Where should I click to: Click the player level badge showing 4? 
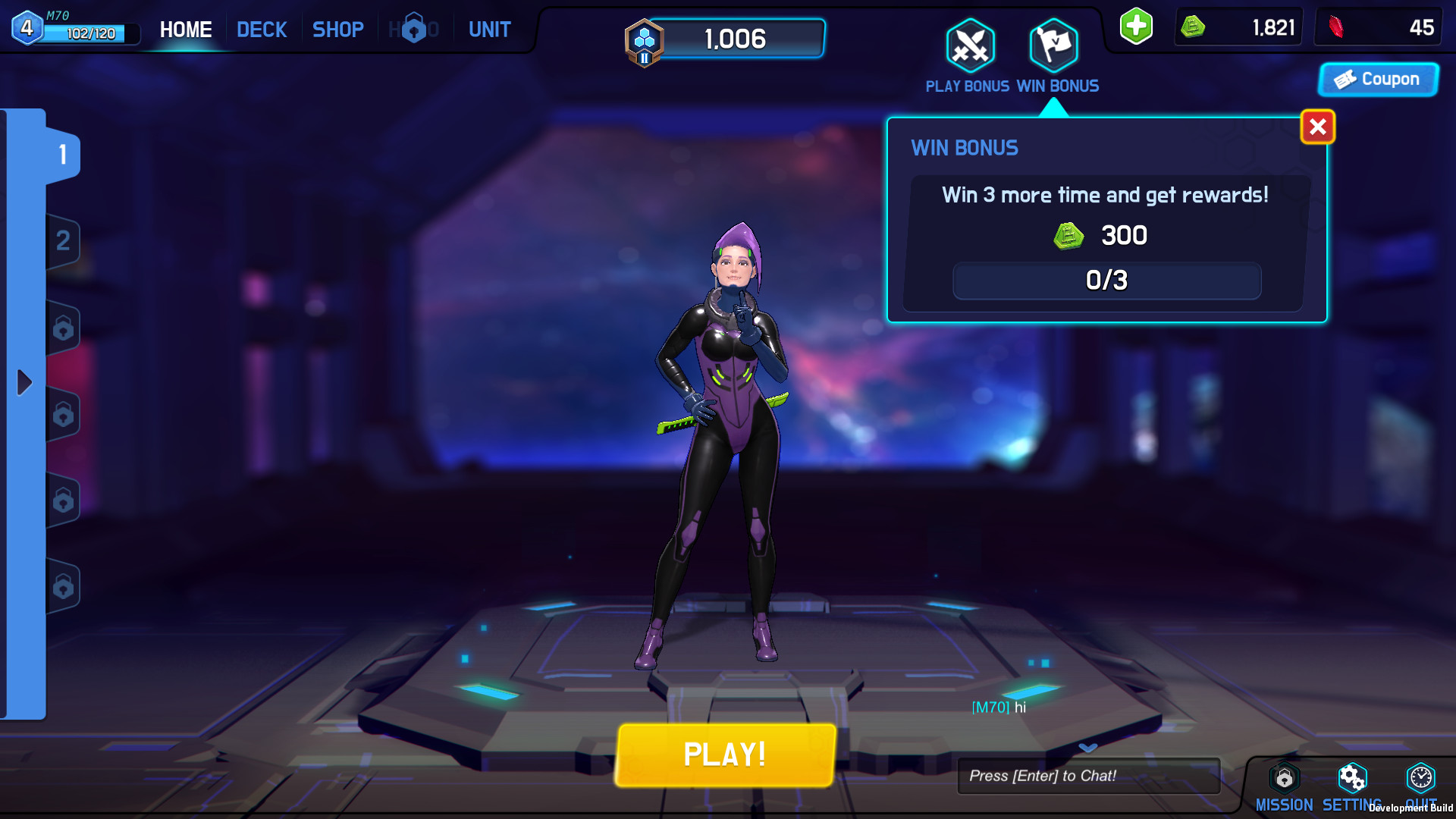[x=27, y=28]
